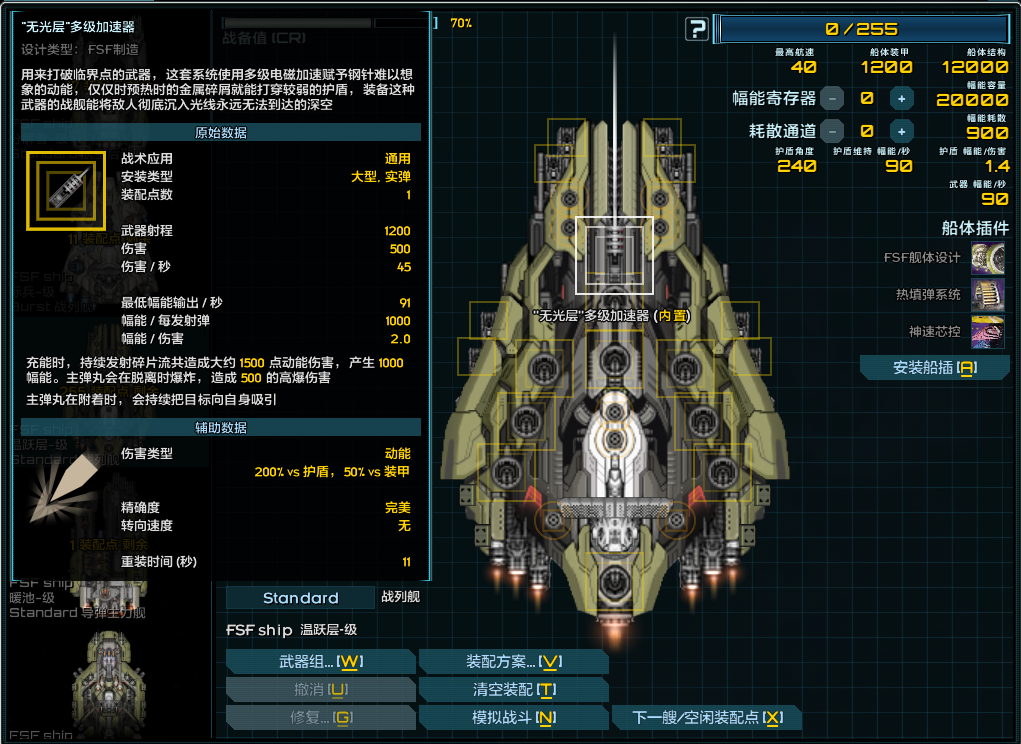Open the question mark help button
The width and height of the screenshot is (1021, 744).
tap(697, 30)
